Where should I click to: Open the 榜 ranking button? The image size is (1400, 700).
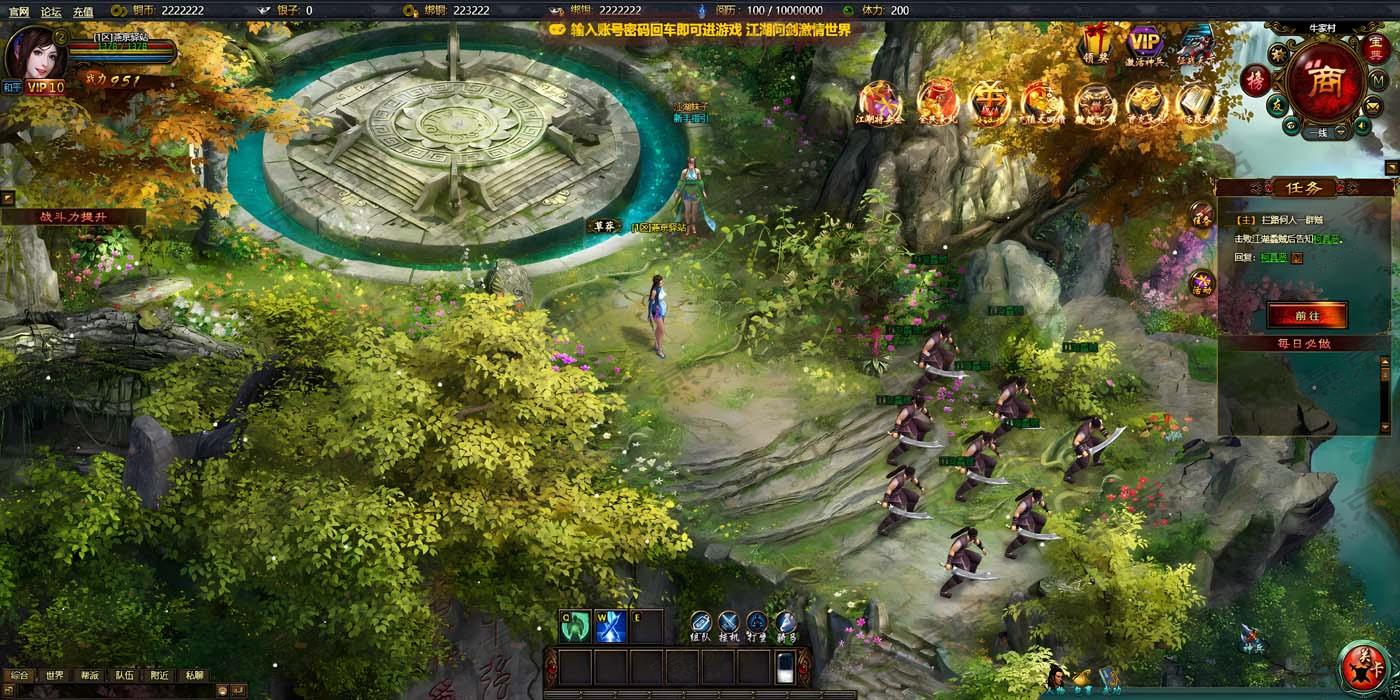coord(1254,80)
